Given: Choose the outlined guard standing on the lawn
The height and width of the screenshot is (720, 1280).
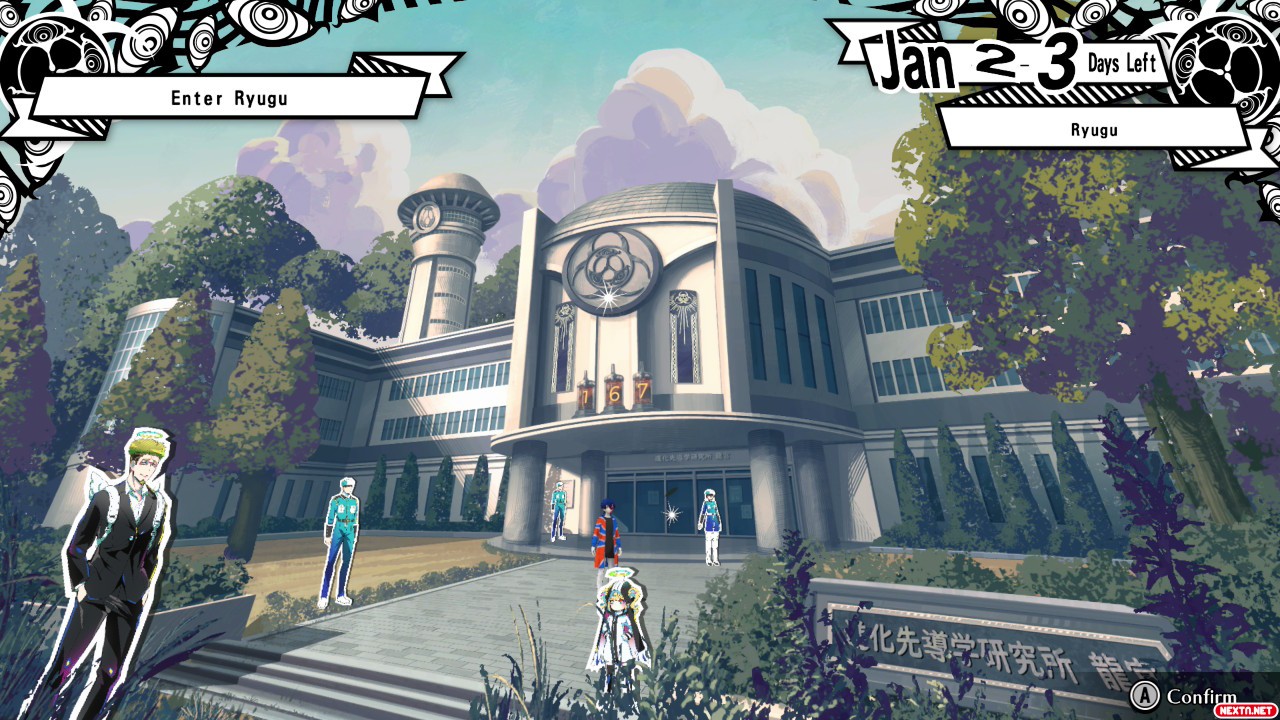Looking at the screenshot, I should 340,541.
